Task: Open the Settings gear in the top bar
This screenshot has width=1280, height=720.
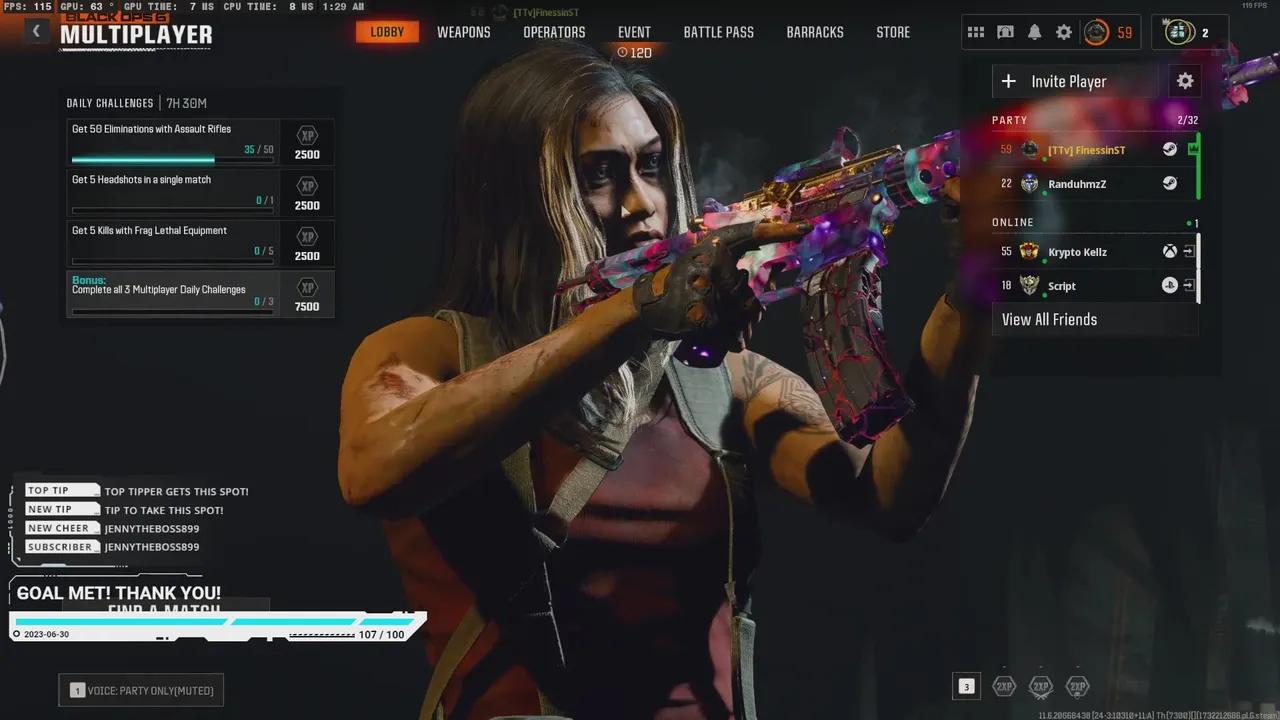Action: pos(1063,31)
